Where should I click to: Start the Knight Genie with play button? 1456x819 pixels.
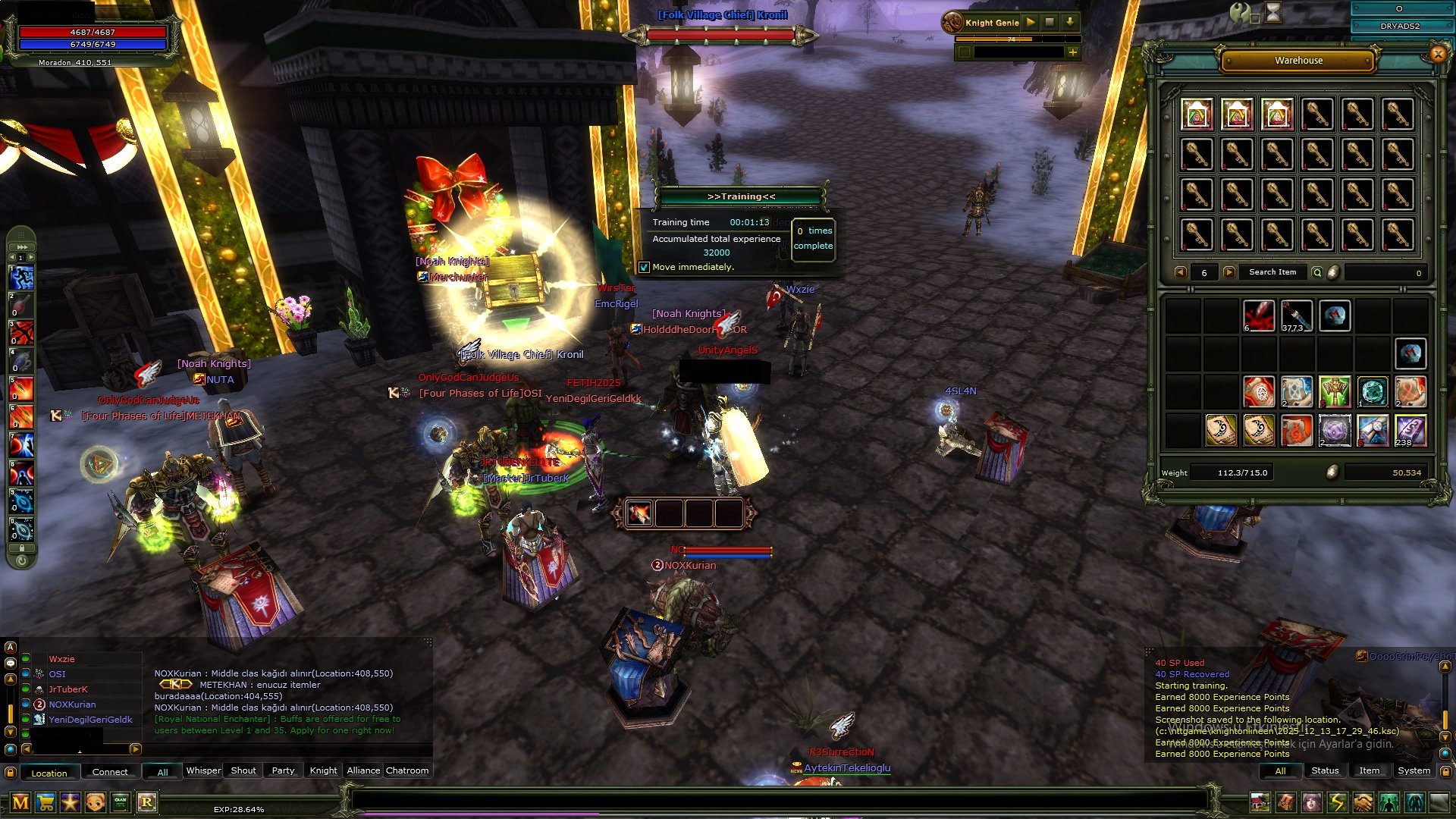[1031, 23]
